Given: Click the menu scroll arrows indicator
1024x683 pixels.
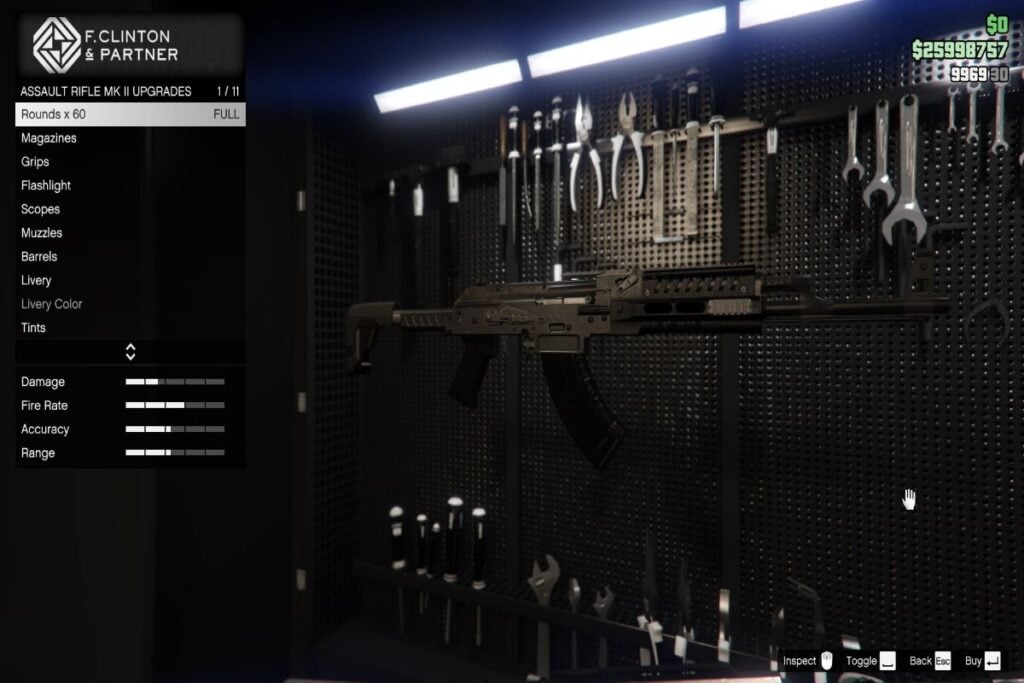Looking at the screenshot, I should (x=130, y=352).
